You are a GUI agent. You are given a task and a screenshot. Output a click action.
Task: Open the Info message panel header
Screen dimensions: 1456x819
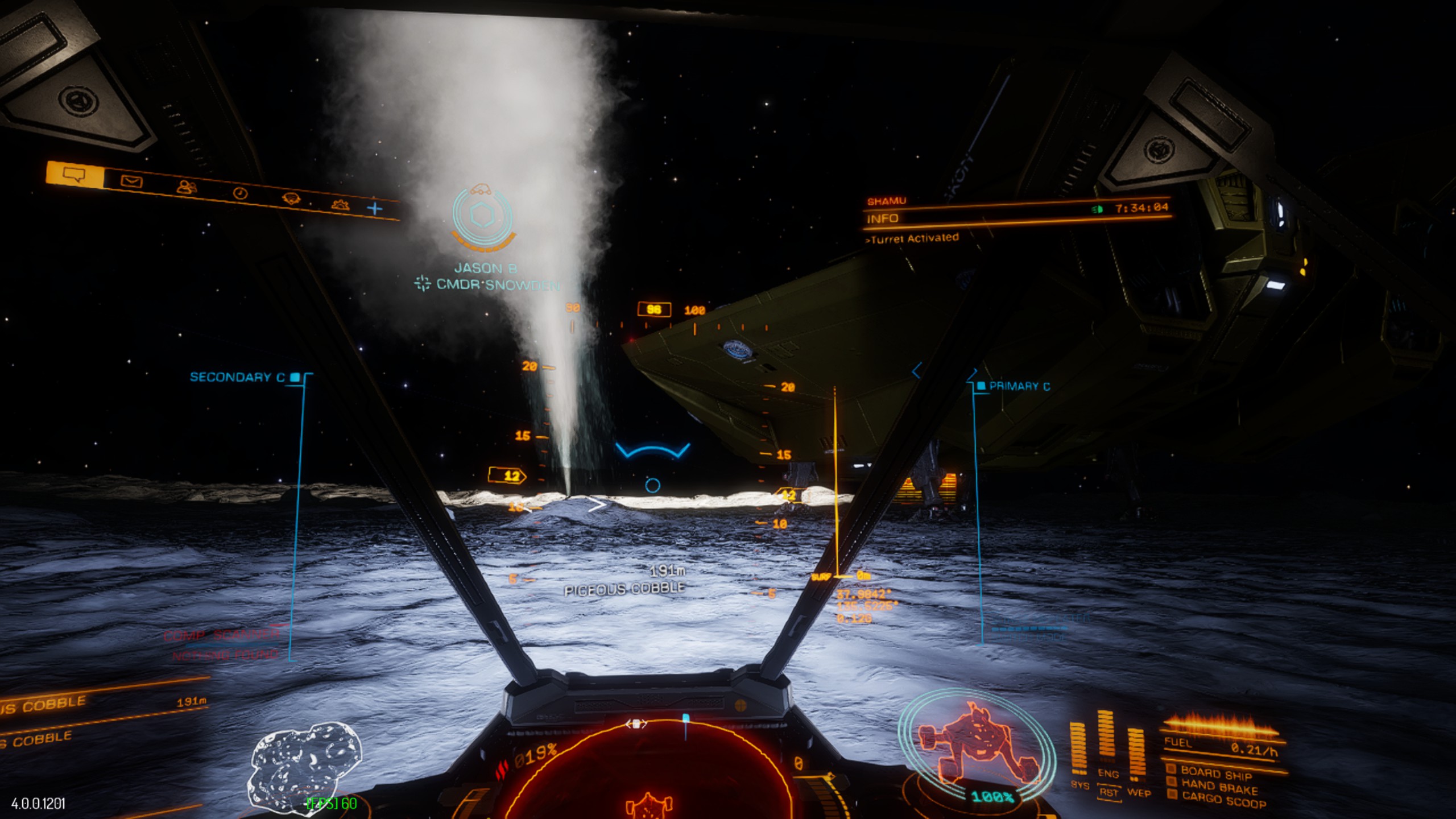[883, 219]
